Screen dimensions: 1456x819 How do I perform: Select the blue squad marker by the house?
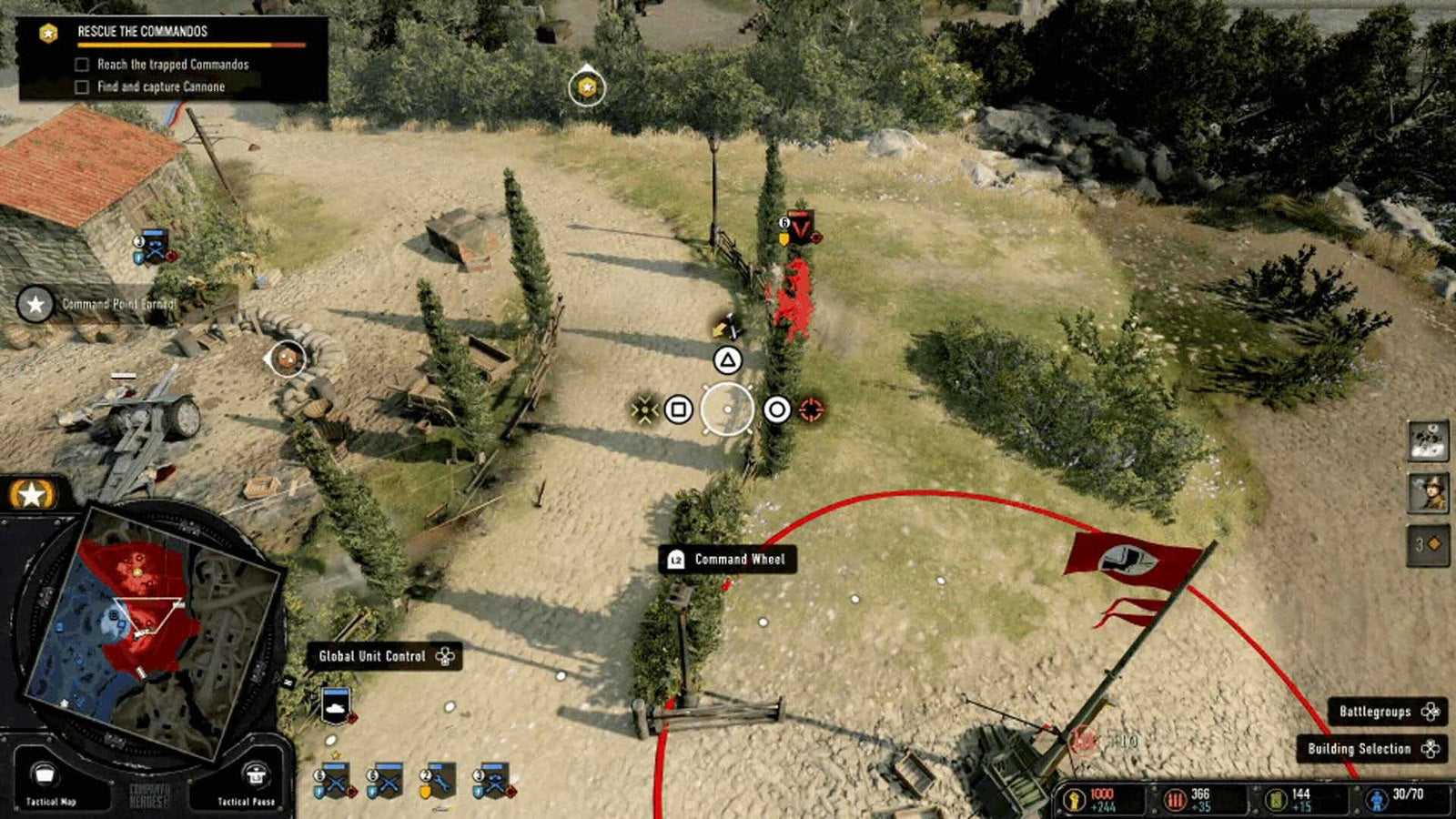point(155,247)
